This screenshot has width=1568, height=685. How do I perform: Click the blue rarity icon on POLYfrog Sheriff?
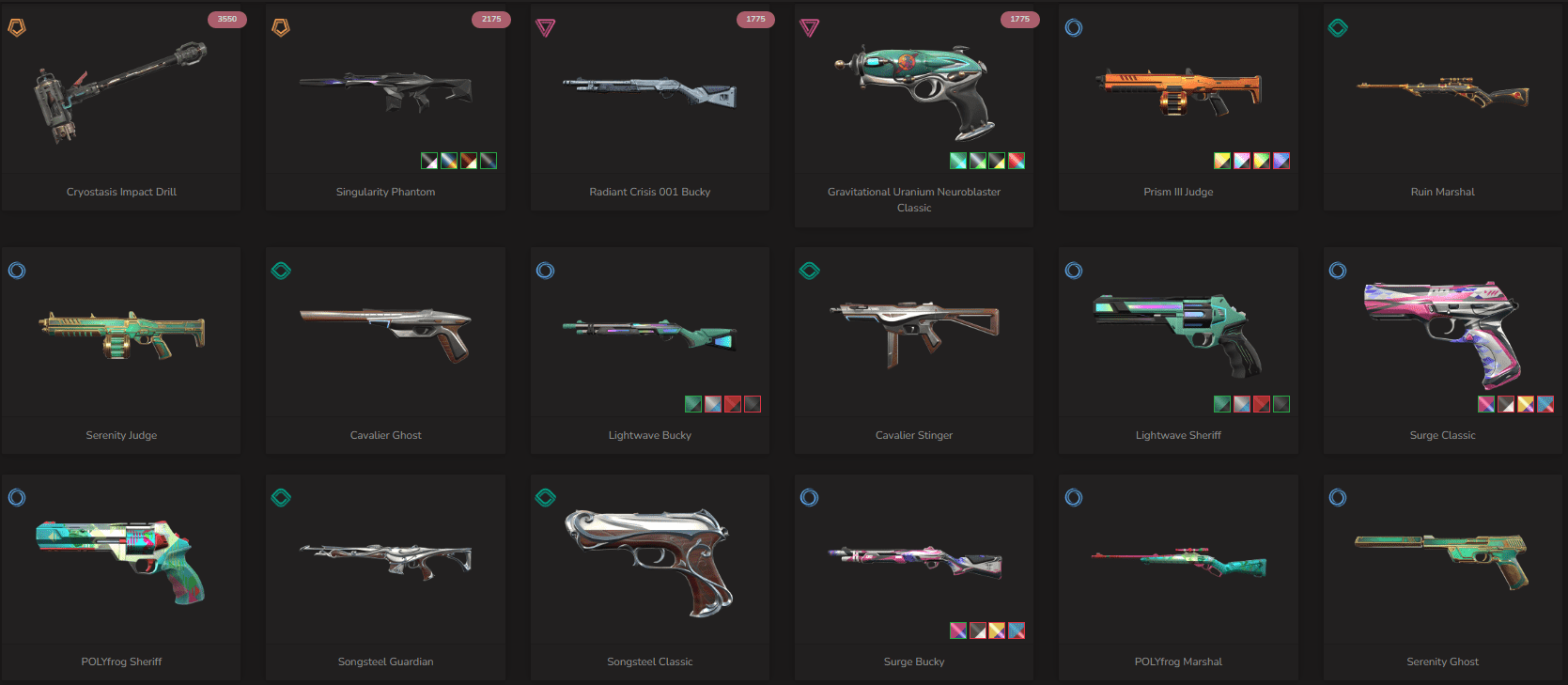(16, 497)
